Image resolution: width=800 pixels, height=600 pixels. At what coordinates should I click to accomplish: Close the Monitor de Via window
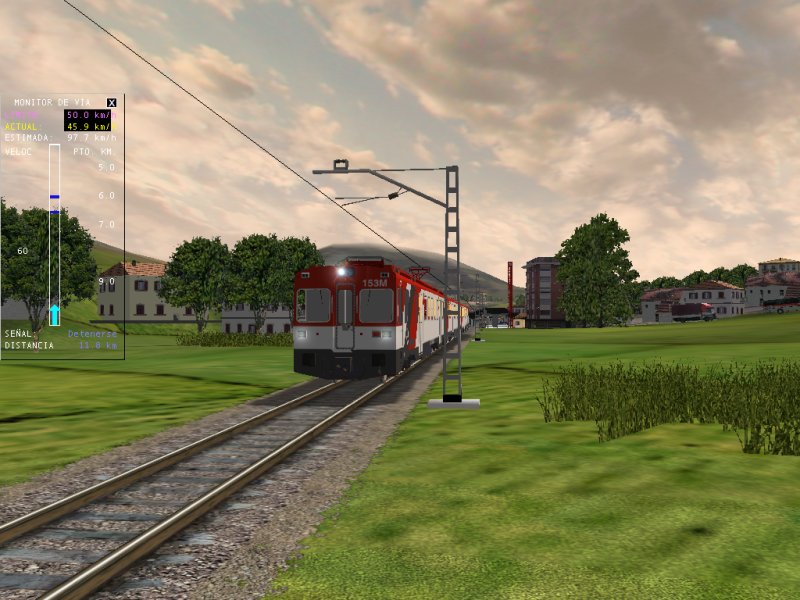coord(111,102)
